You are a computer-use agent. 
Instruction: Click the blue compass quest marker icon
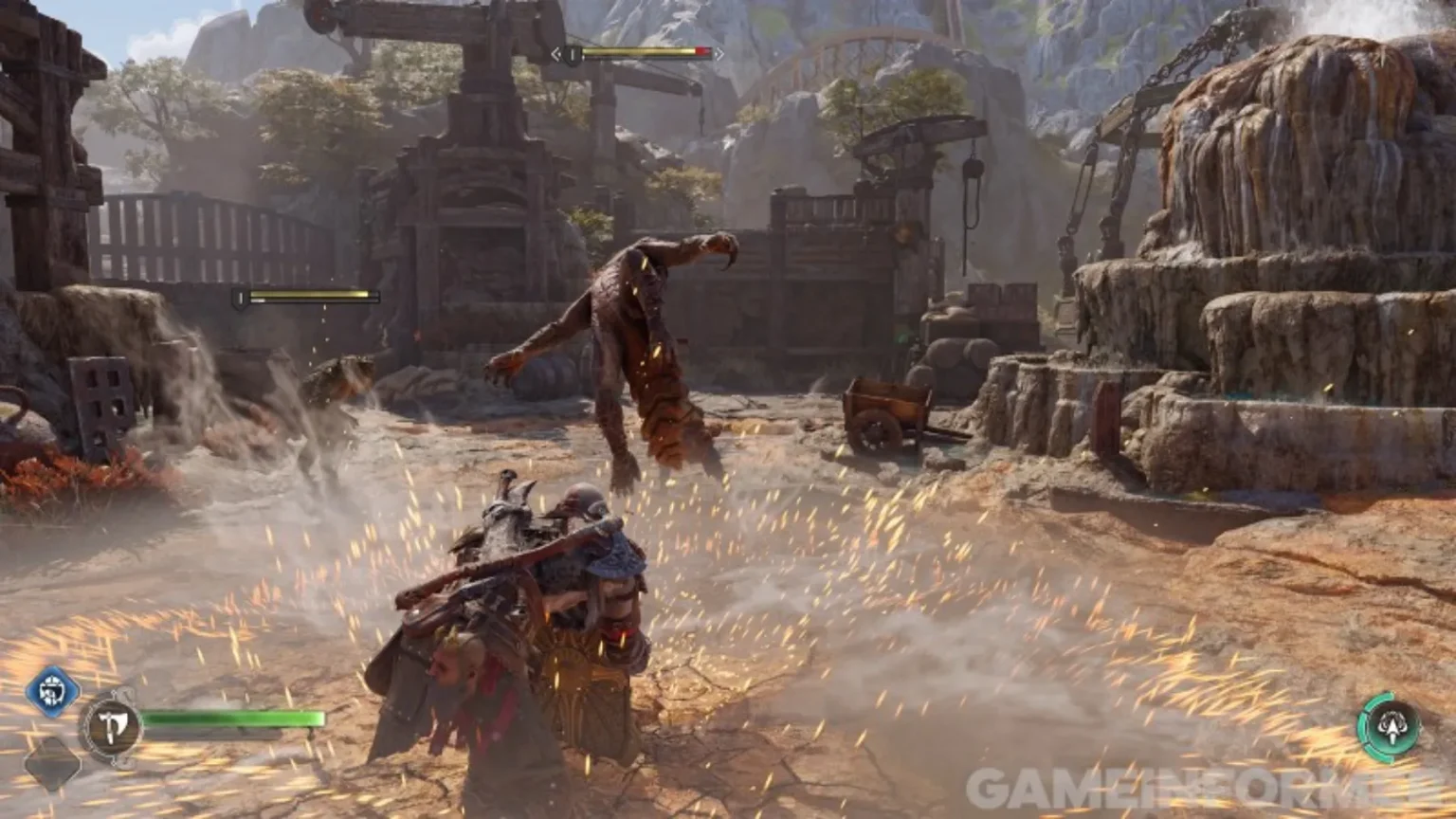coord(52,690)
